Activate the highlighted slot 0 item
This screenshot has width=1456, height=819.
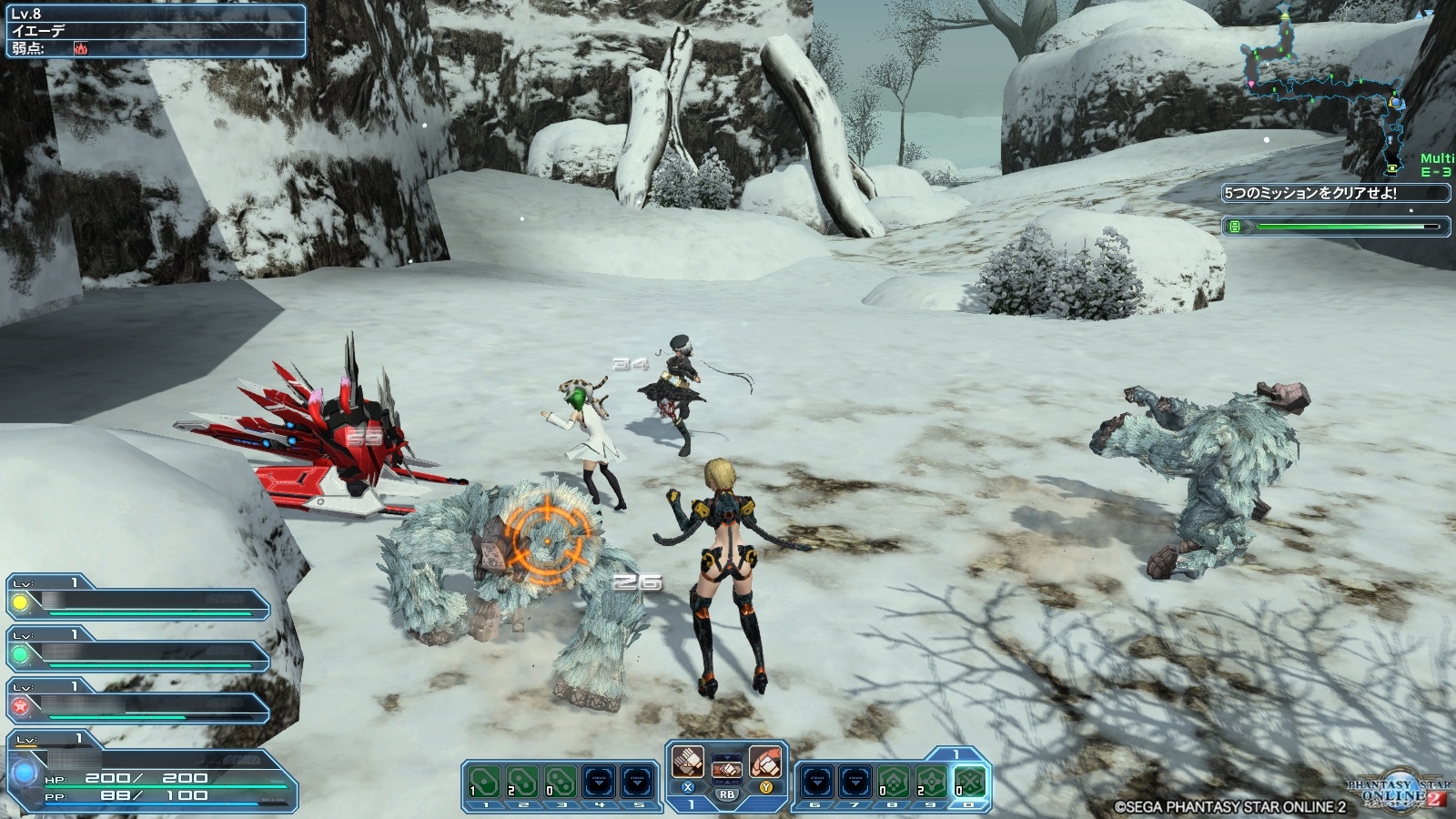[968, 782]
